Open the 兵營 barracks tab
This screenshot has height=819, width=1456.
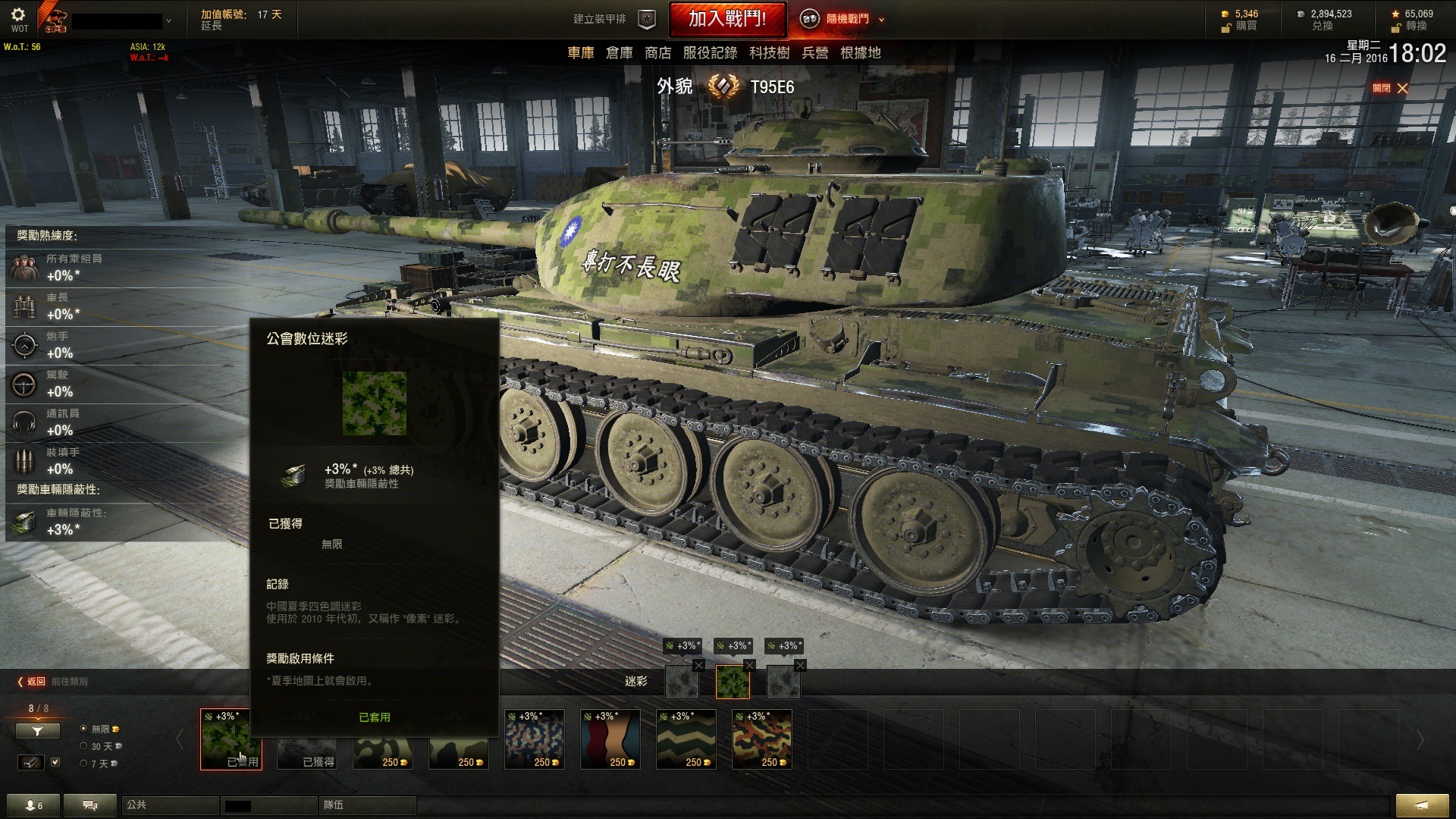[x=814, y=52]
